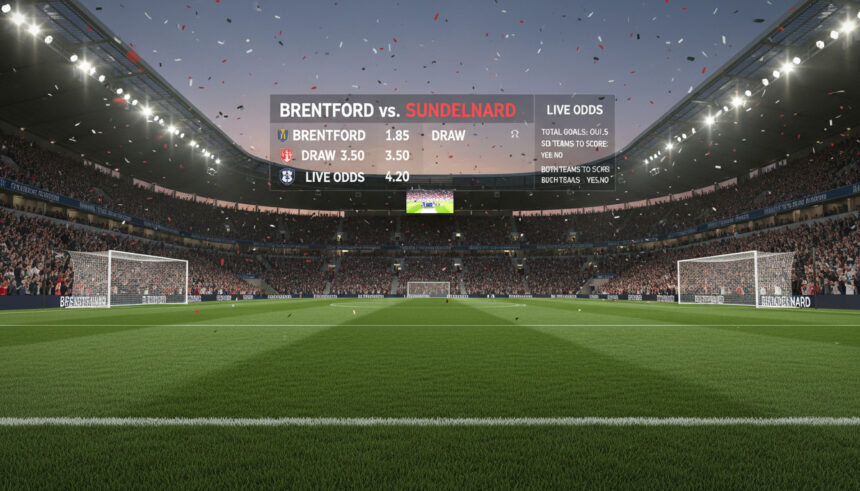
Task: Open the Brentford vs. Sundelnard match title
Action: coord(397,110)
